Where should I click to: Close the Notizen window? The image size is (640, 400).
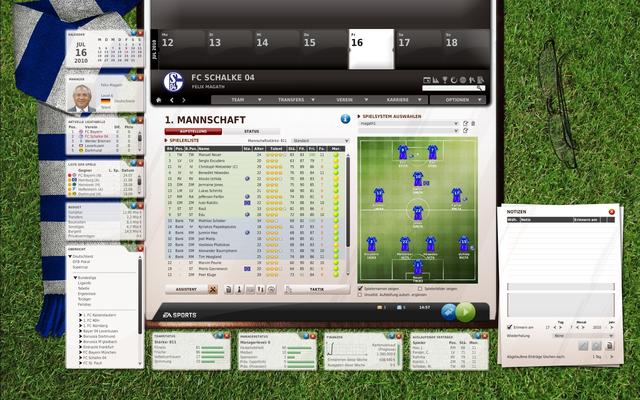[613, 213]
